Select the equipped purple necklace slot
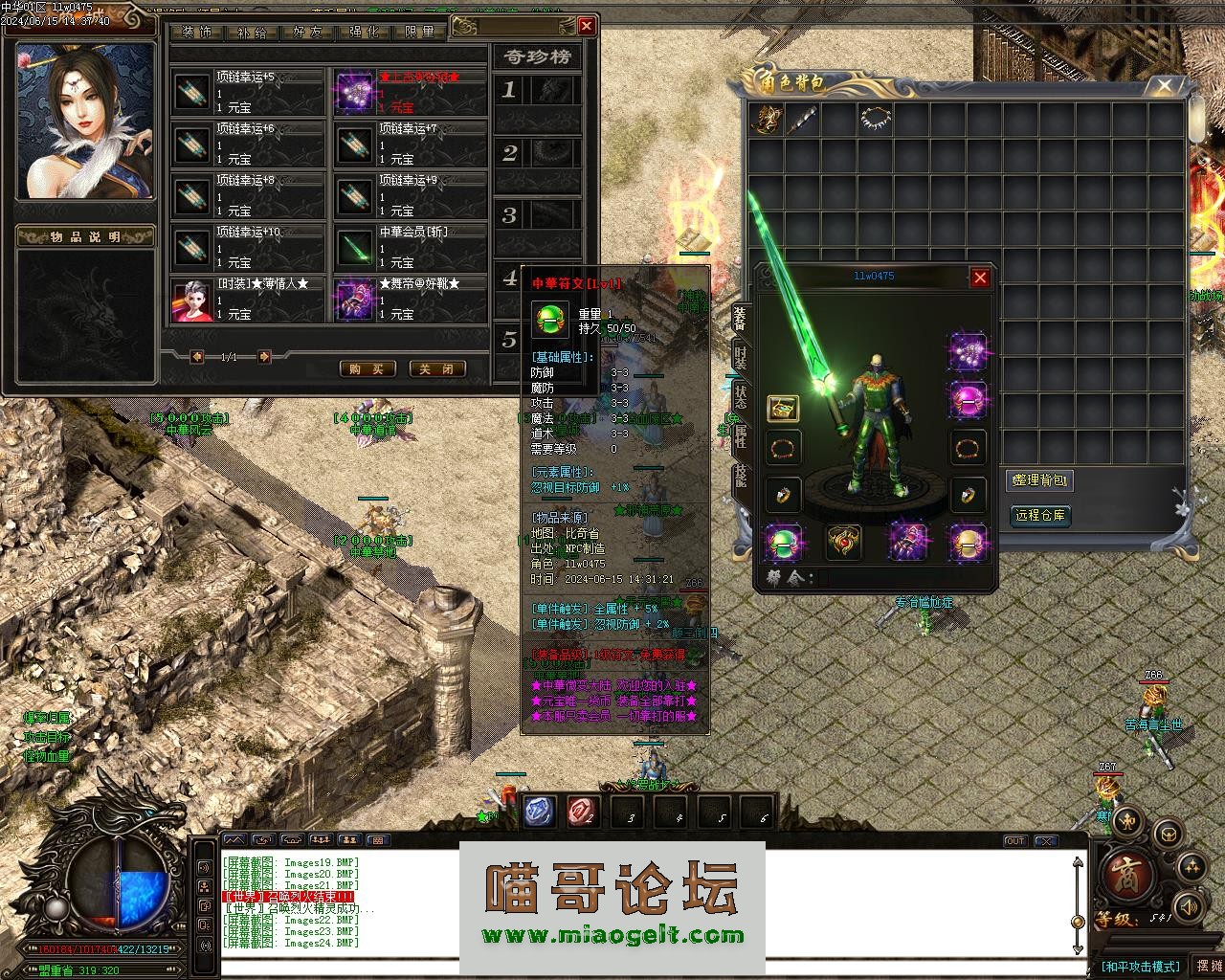The height and width of the screenshot is (980, 1225). pyautogui.click(x=968, y=352)
